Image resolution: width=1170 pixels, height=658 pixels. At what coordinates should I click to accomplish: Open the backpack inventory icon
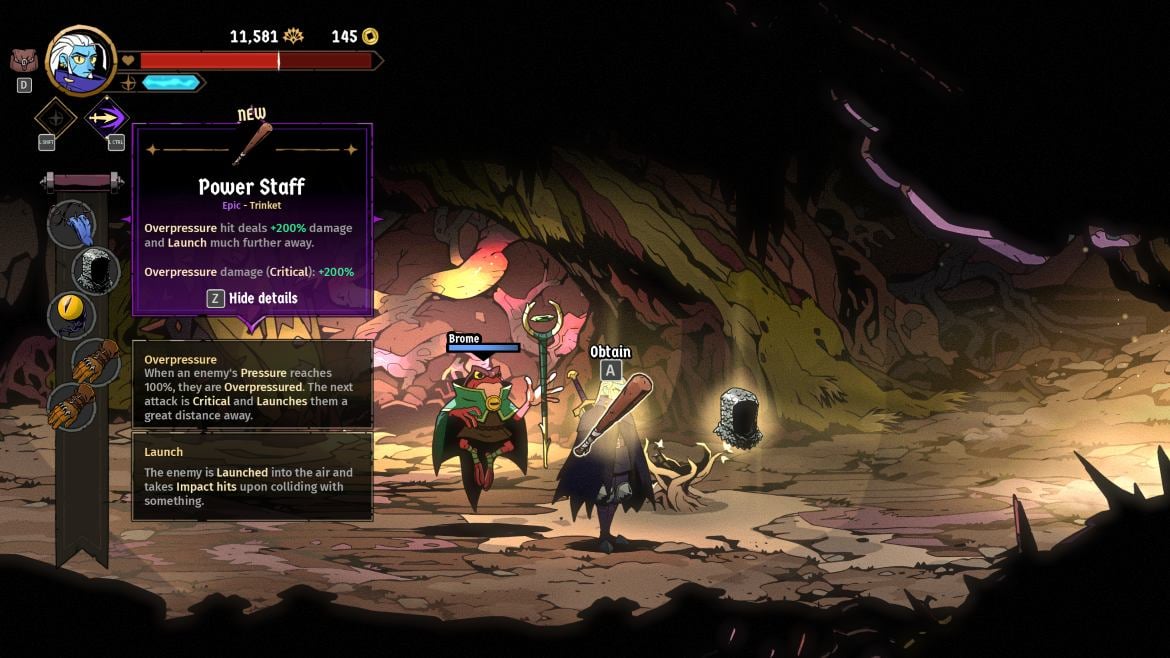point(23,60)
